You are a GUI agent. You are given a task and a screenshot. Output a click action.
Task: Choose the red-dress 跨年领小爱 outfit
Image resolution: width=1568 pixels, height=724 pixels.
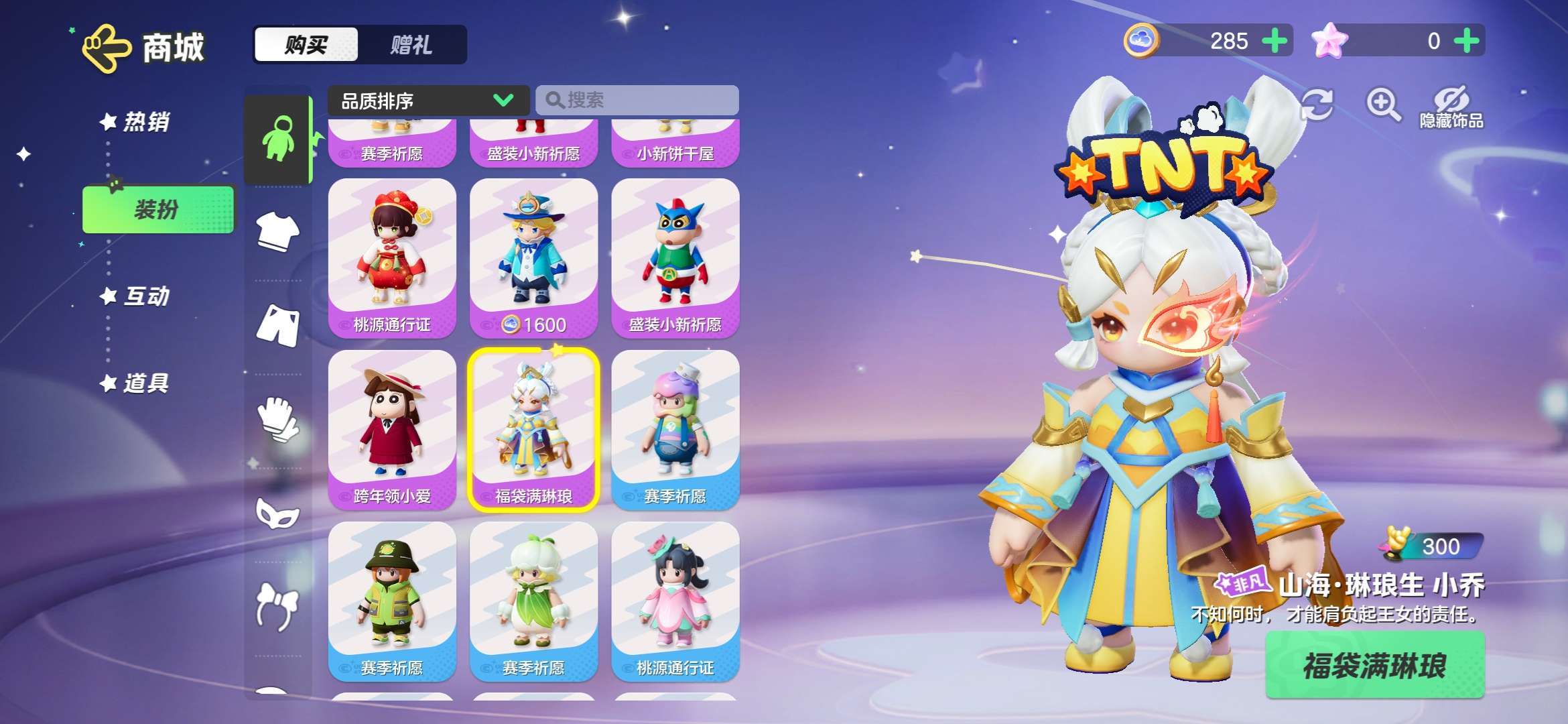tap(392, 429)
